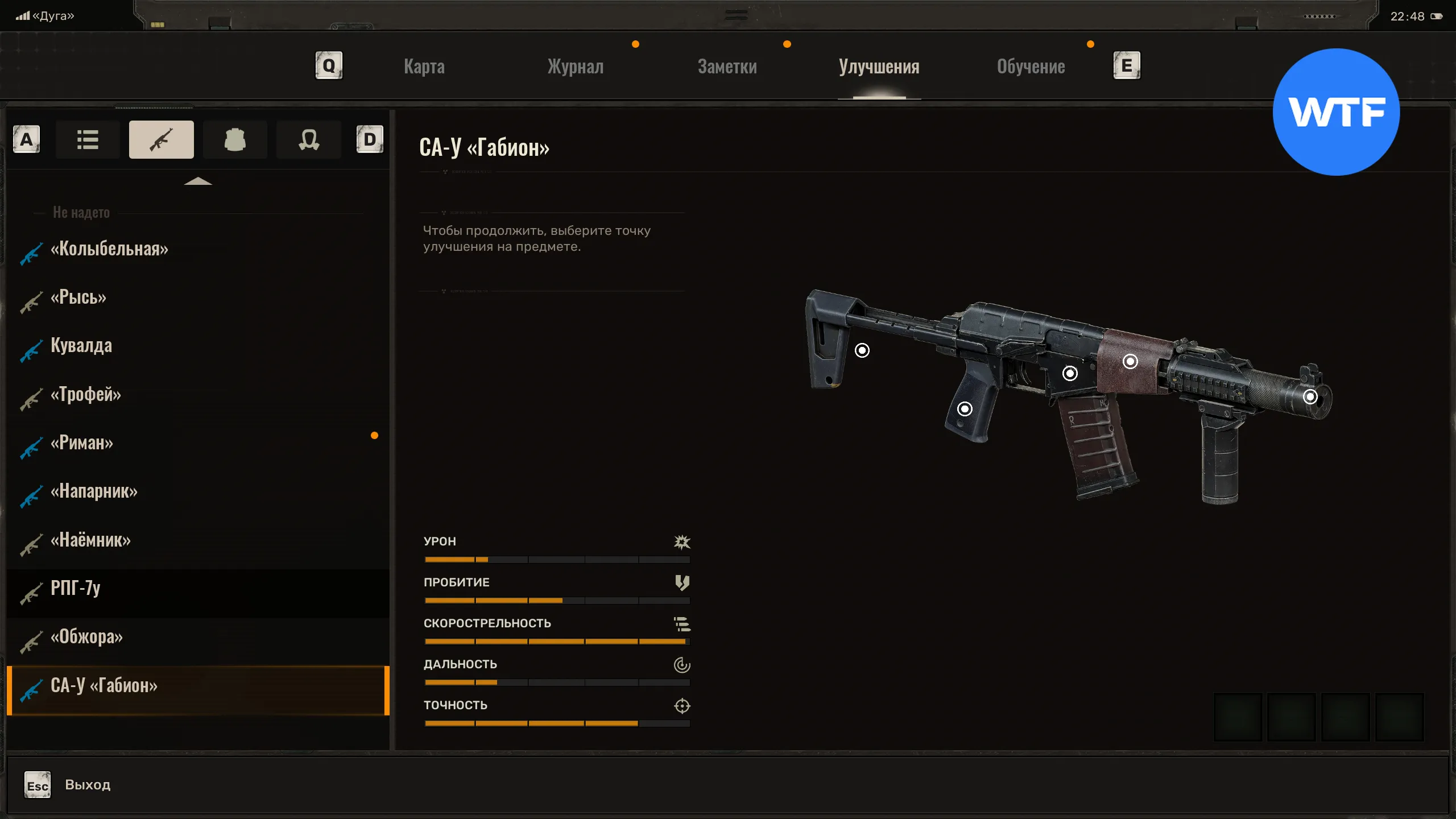1456x819 pixels.
Task: Open the headgear category filter
Action: click(308, 139)
